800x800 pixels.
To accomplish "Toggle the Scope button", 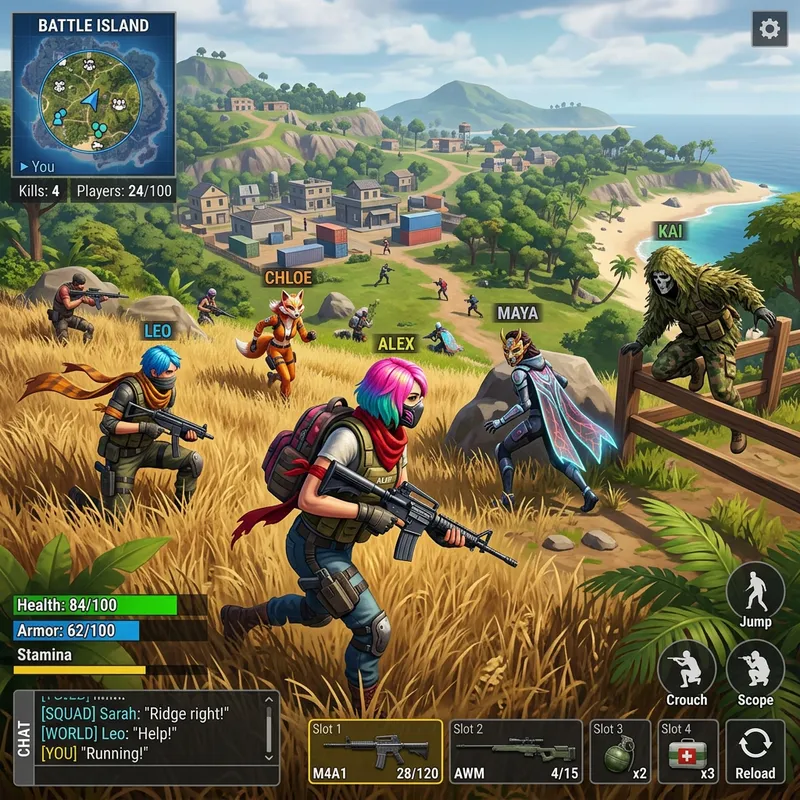I will [x=755, y=673].
